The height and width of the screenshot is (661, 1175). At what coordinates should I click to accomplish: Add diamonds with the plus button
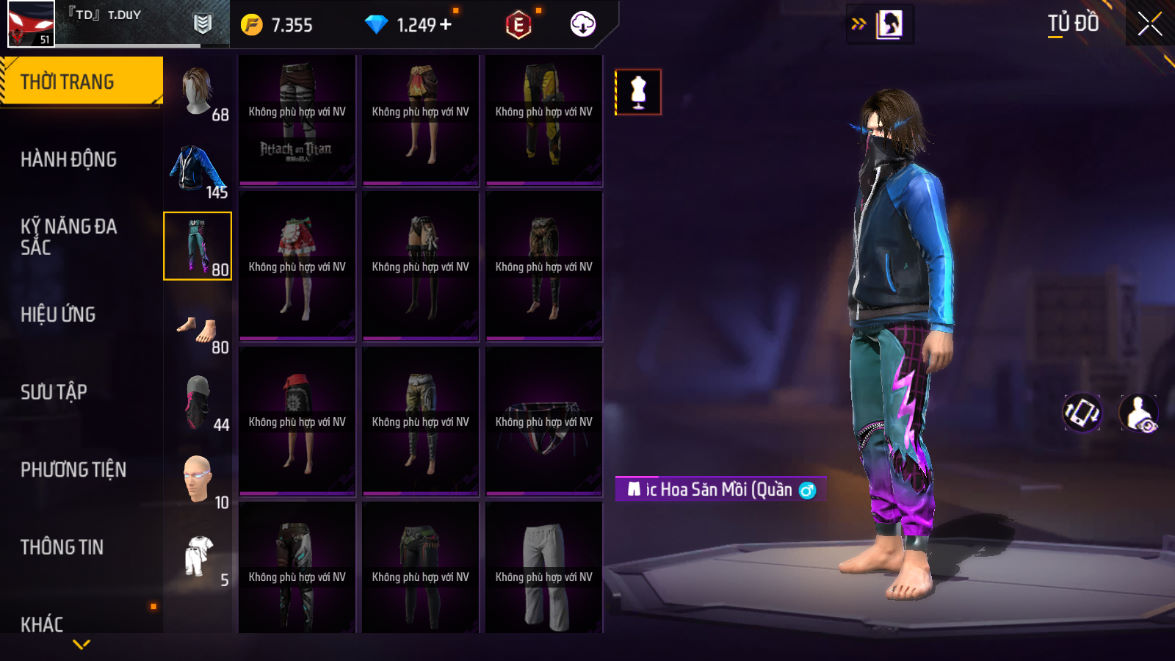[446, 25]
